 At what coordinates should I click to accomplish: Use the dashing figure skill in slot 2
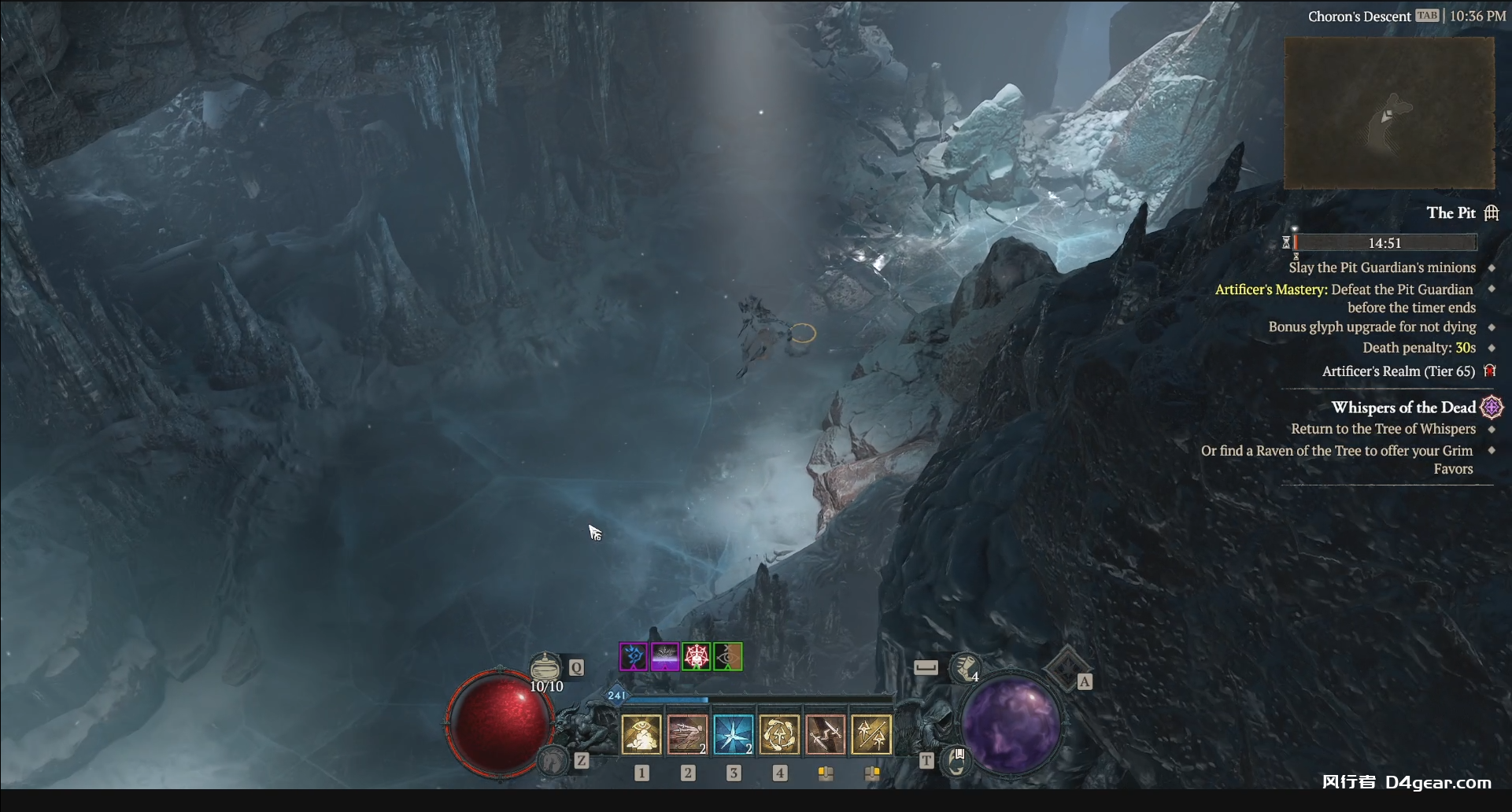pos(687,734)
